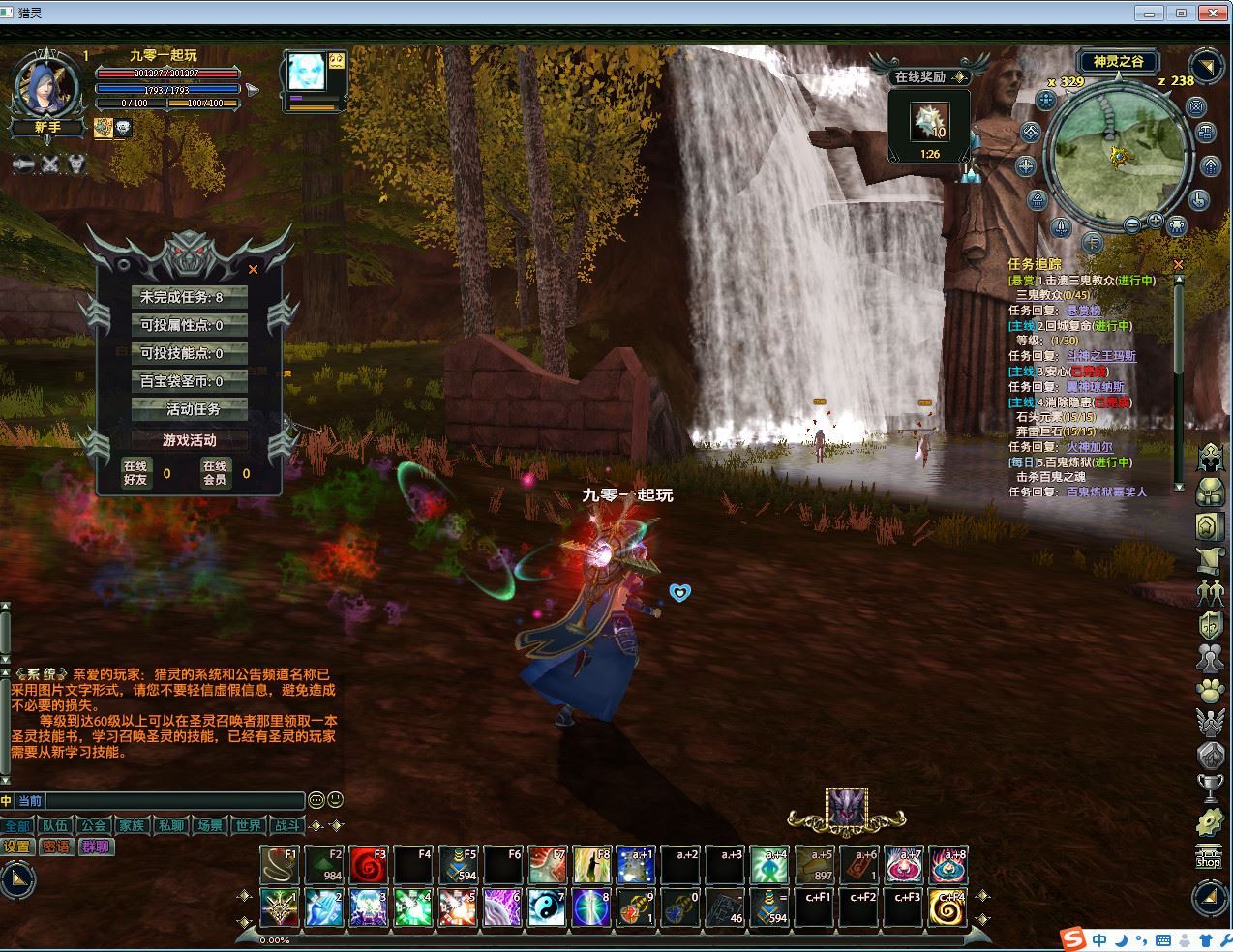Image resolution: width=1233 pixels, height=952 pixels.
Task: Click the chat message input box
Action: [174, 801]
